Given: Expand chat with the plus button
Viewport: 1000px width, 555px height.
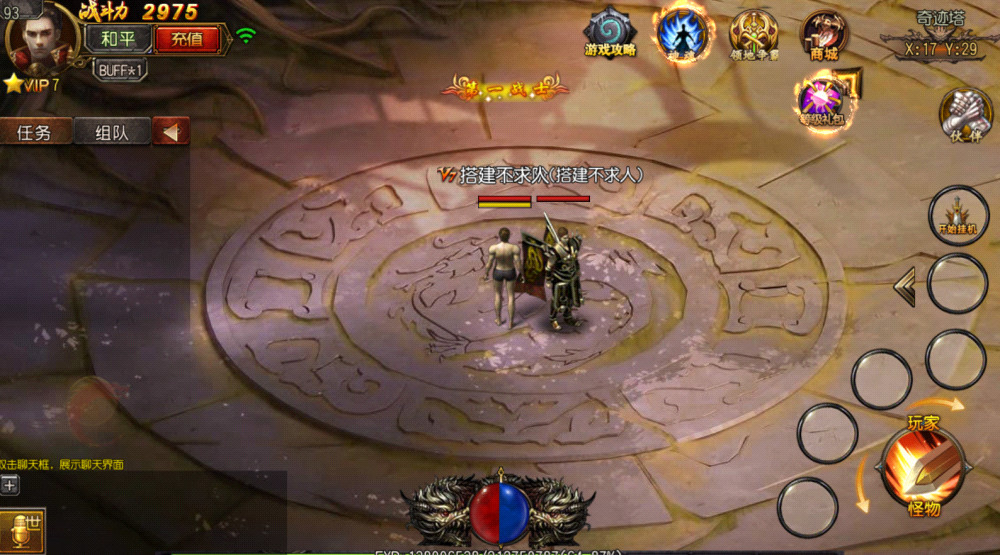Looking at the screenshot, I should click(10, 485).
